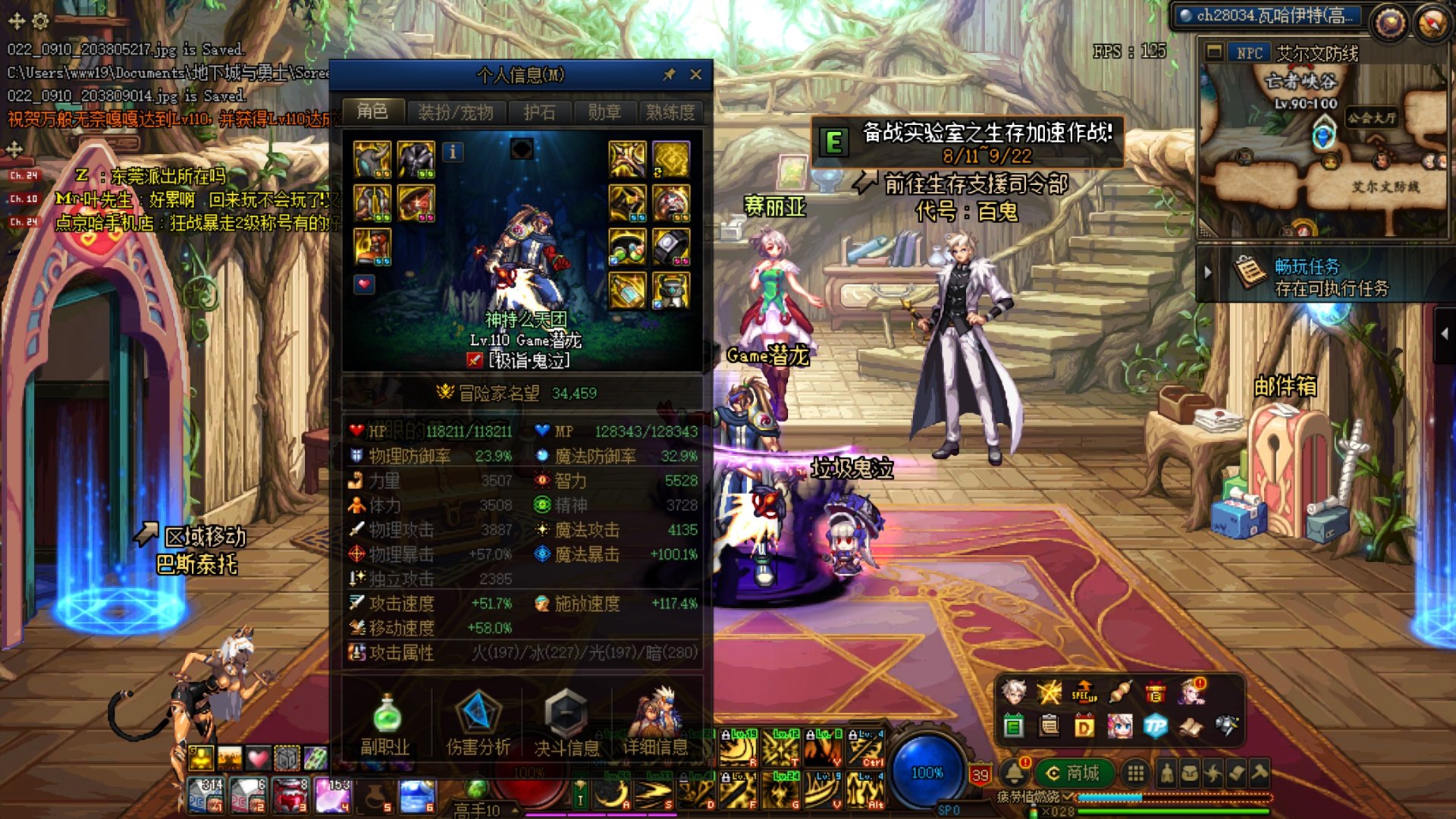Select the 勋章 tab
1456x819 pixels.
point(604,112)
